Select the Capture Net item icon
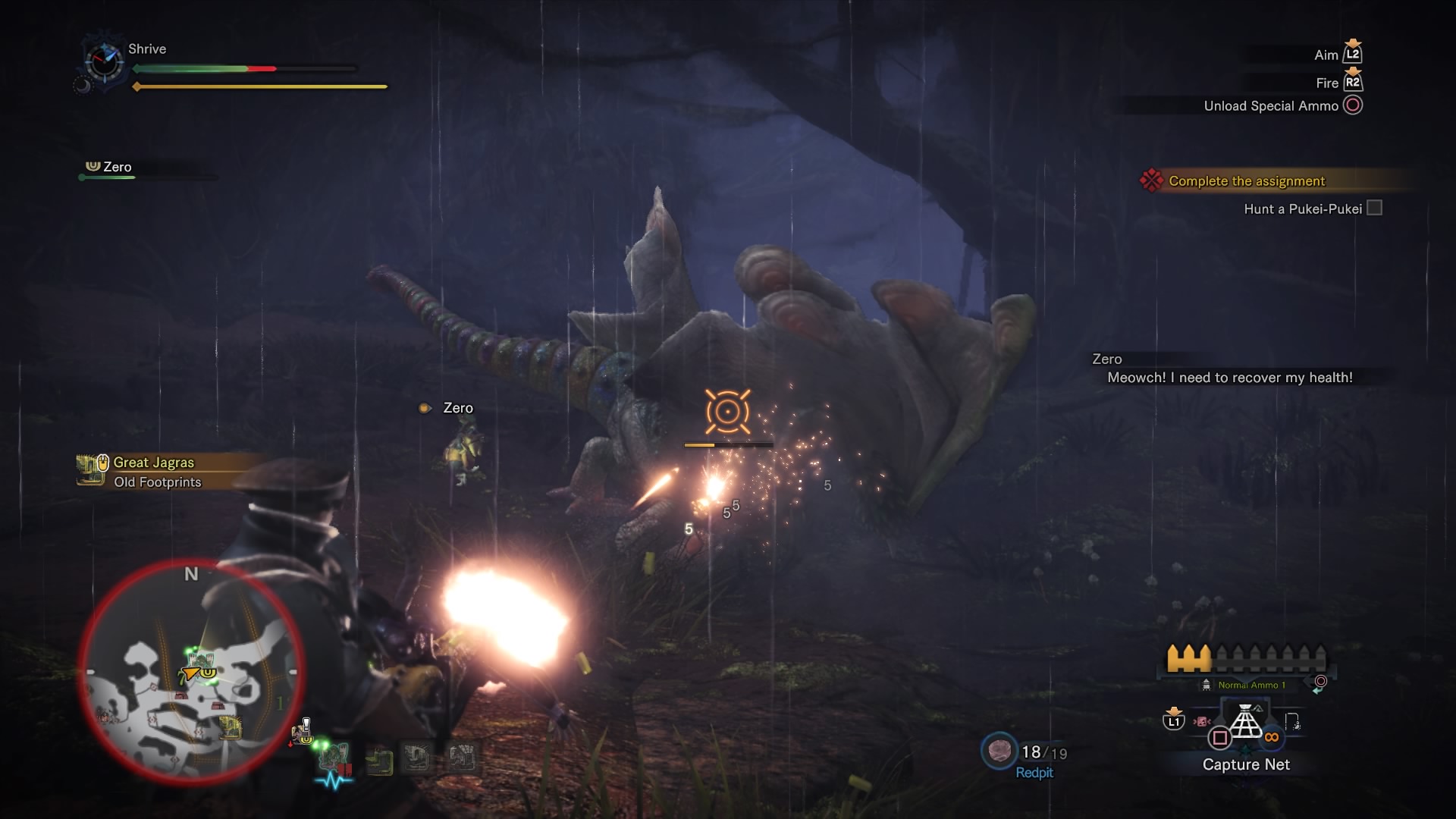 (1245, 721)
